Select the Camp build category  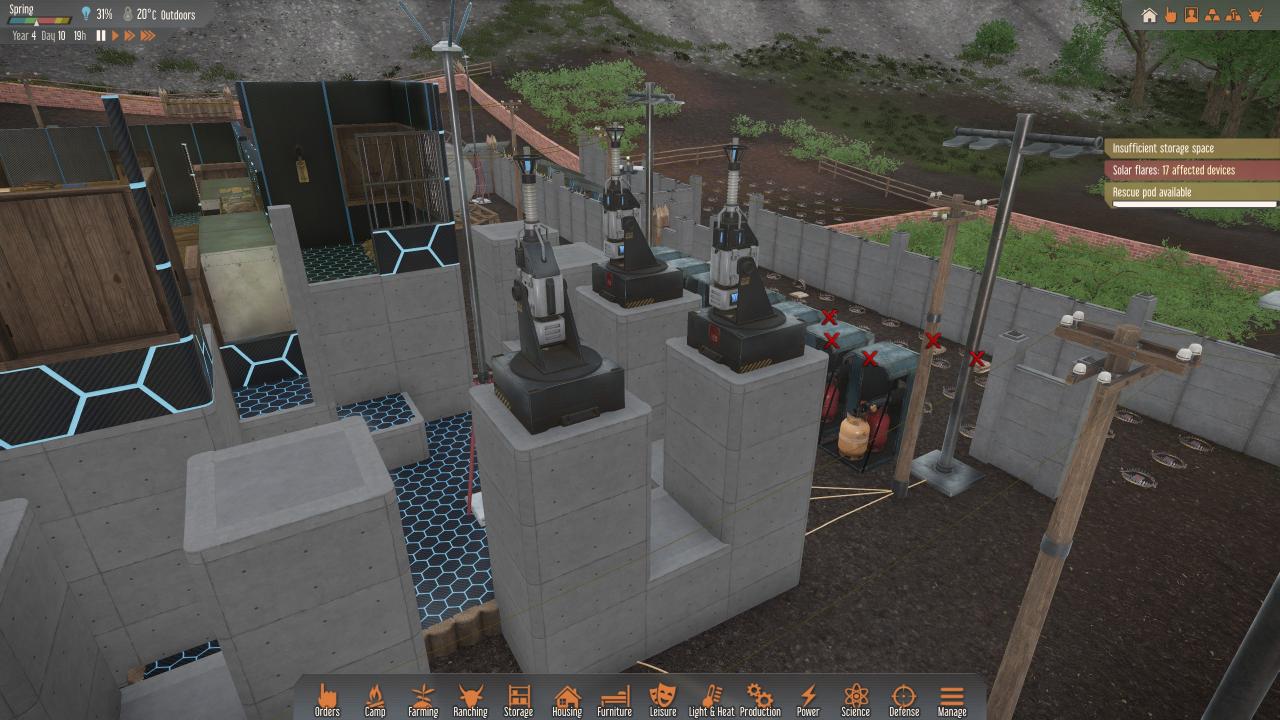click(375, 699)
